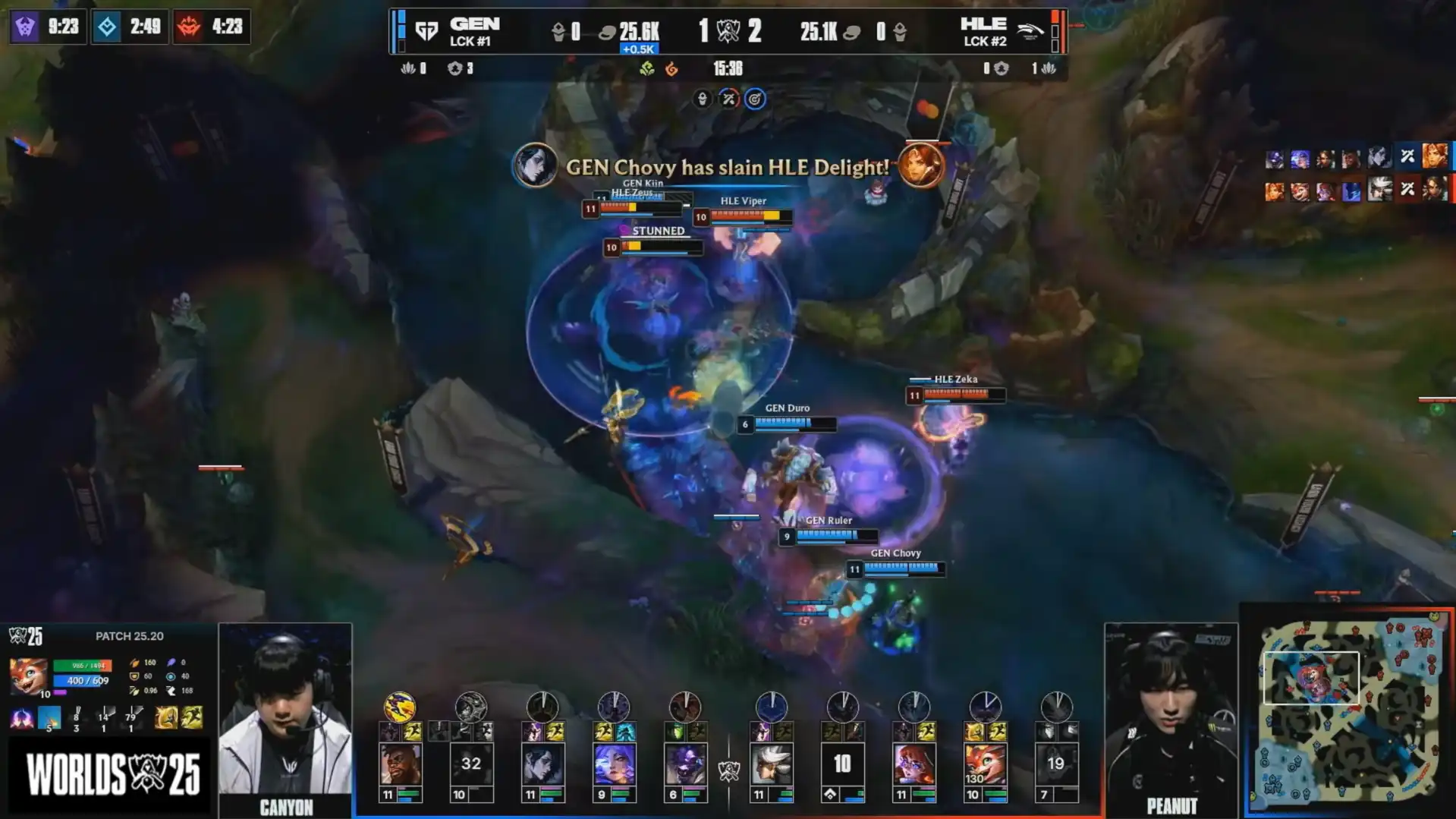
Task: Select the white-haired champion portrait in bottom bar
Action: tap(771, 764)
